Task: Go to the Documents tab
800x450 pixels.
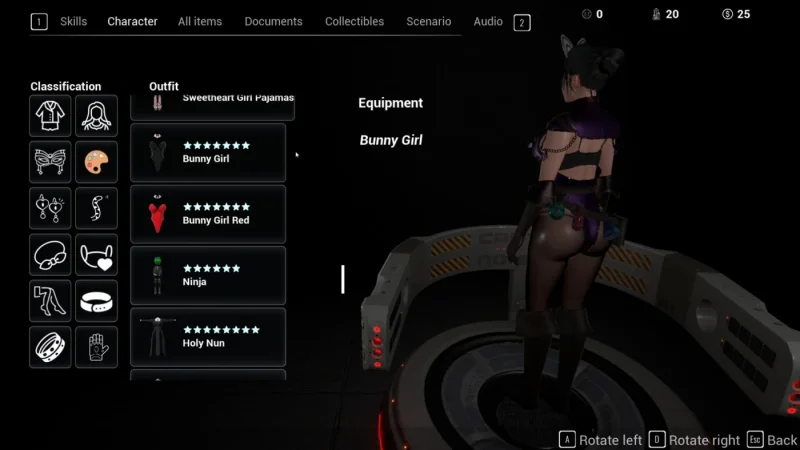Action: coord(273,21)
